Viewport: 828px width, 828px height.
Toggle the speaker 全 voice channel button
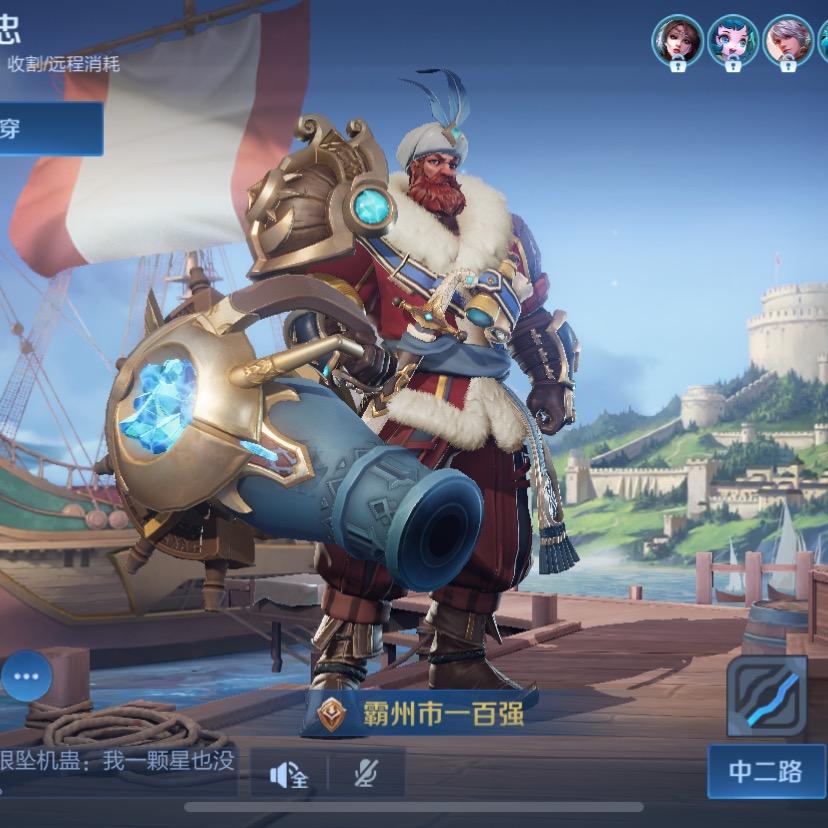[x=288, y=773]
